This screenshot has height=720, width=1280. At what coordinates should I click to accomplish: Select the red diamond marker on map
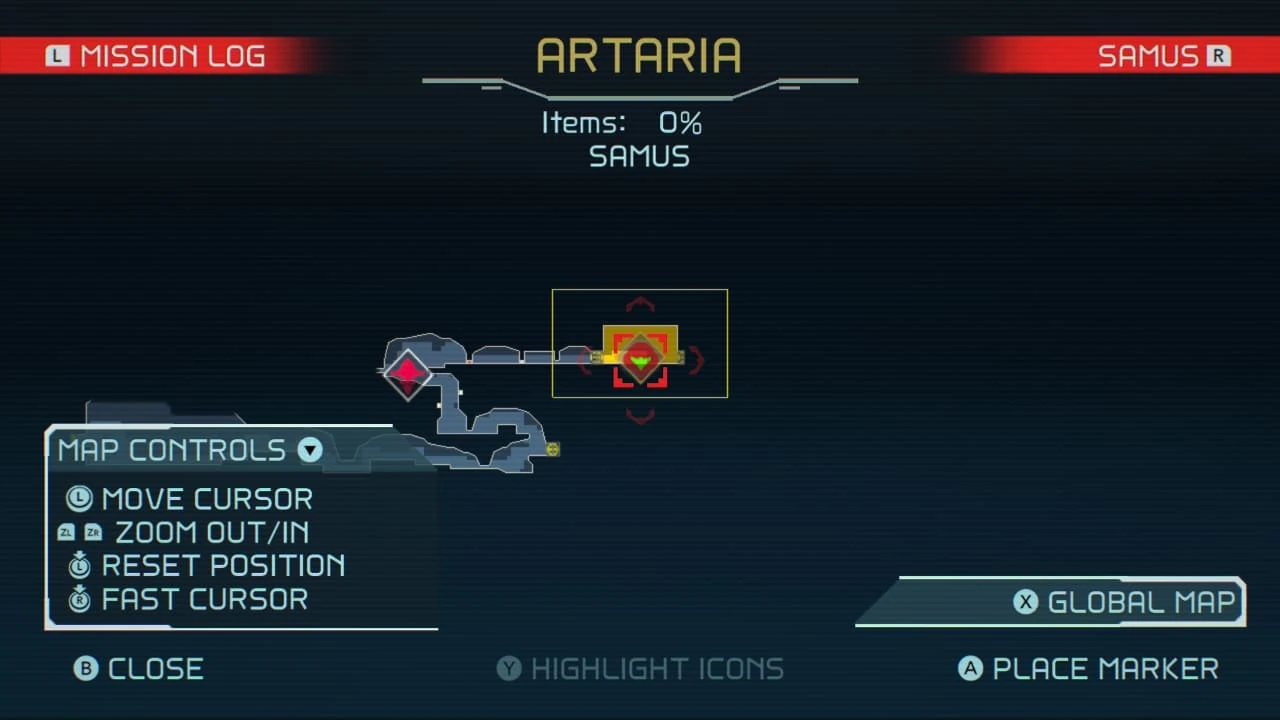click(x=407, y=374)
